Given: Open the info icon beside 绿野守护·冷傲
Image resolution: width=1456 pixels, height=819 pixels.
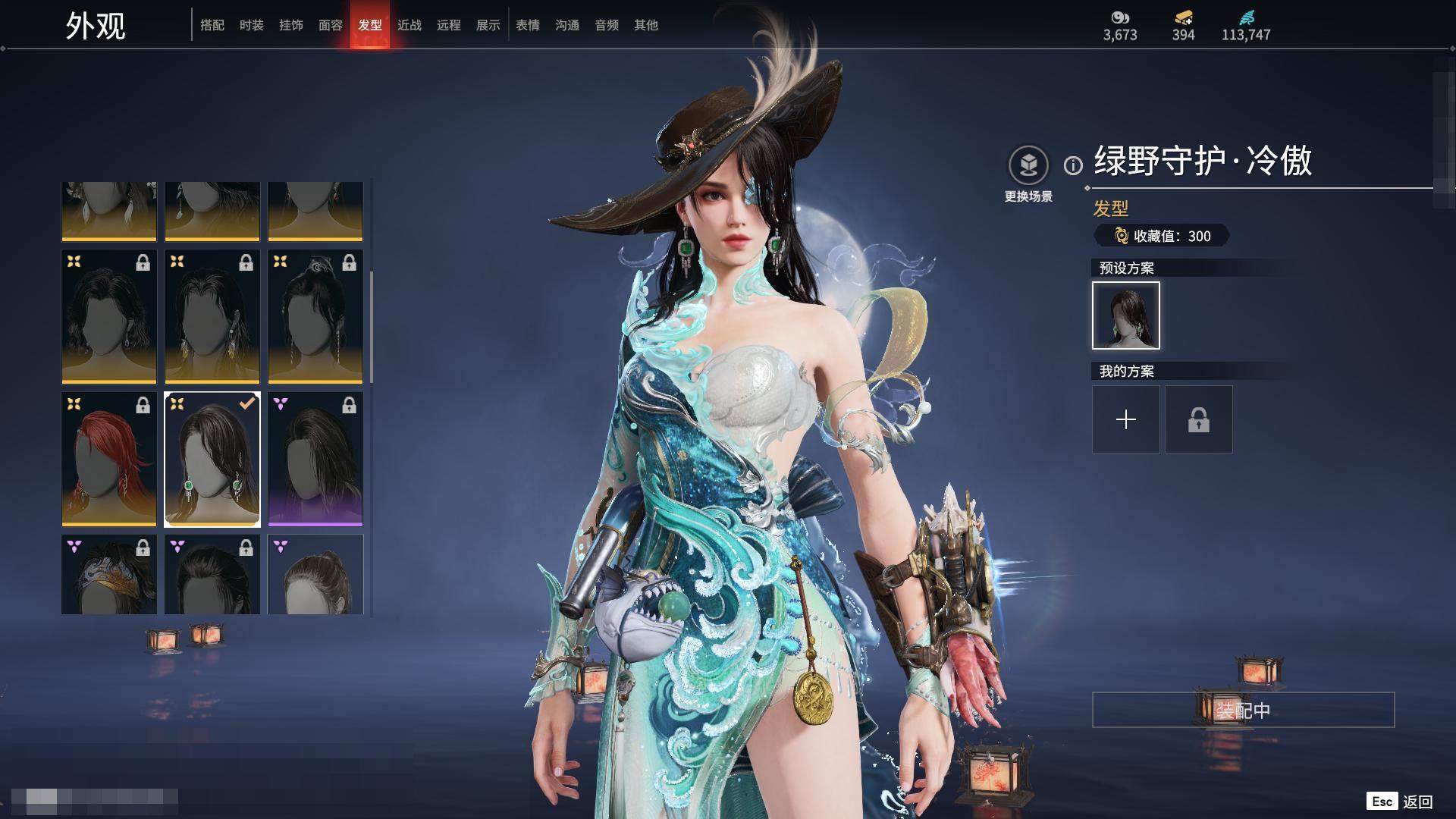Looking at the screenshot, I should tap(1073, 165).
